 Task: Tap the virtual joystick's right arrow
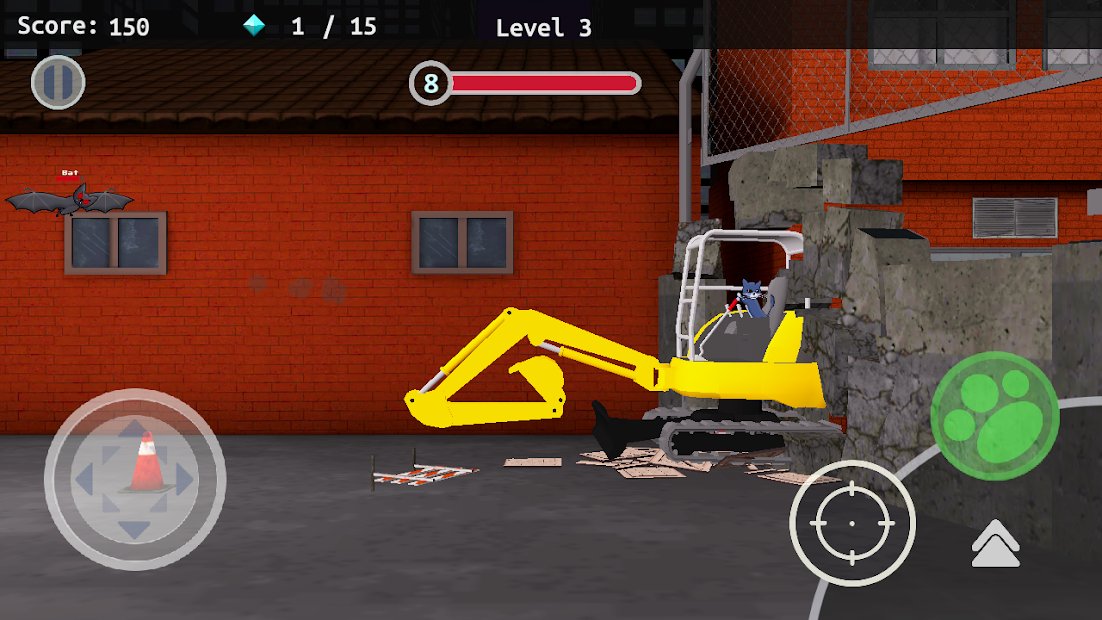pyautogui.click(x=185, y=480)
